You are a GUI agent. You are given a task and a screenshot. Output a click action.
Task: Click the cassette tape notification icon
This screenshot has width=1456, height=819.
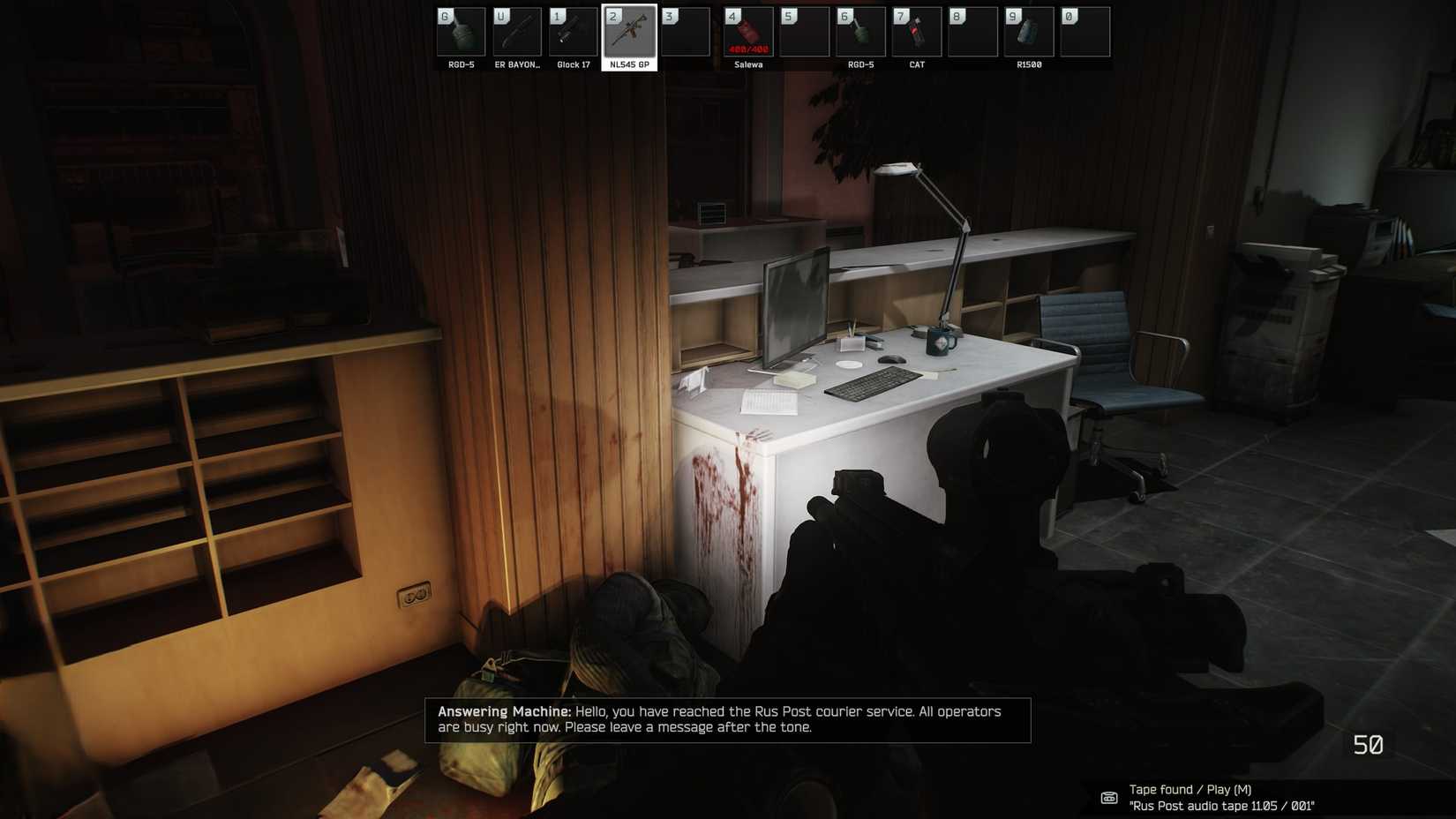tap(1109, 797)
